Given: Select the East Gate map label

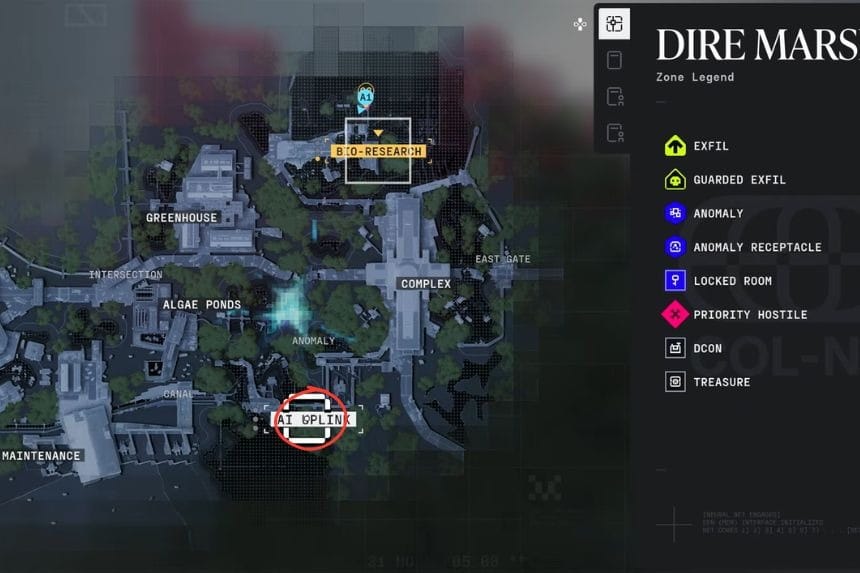Looking at the screenshot, I should click(503, 260).
